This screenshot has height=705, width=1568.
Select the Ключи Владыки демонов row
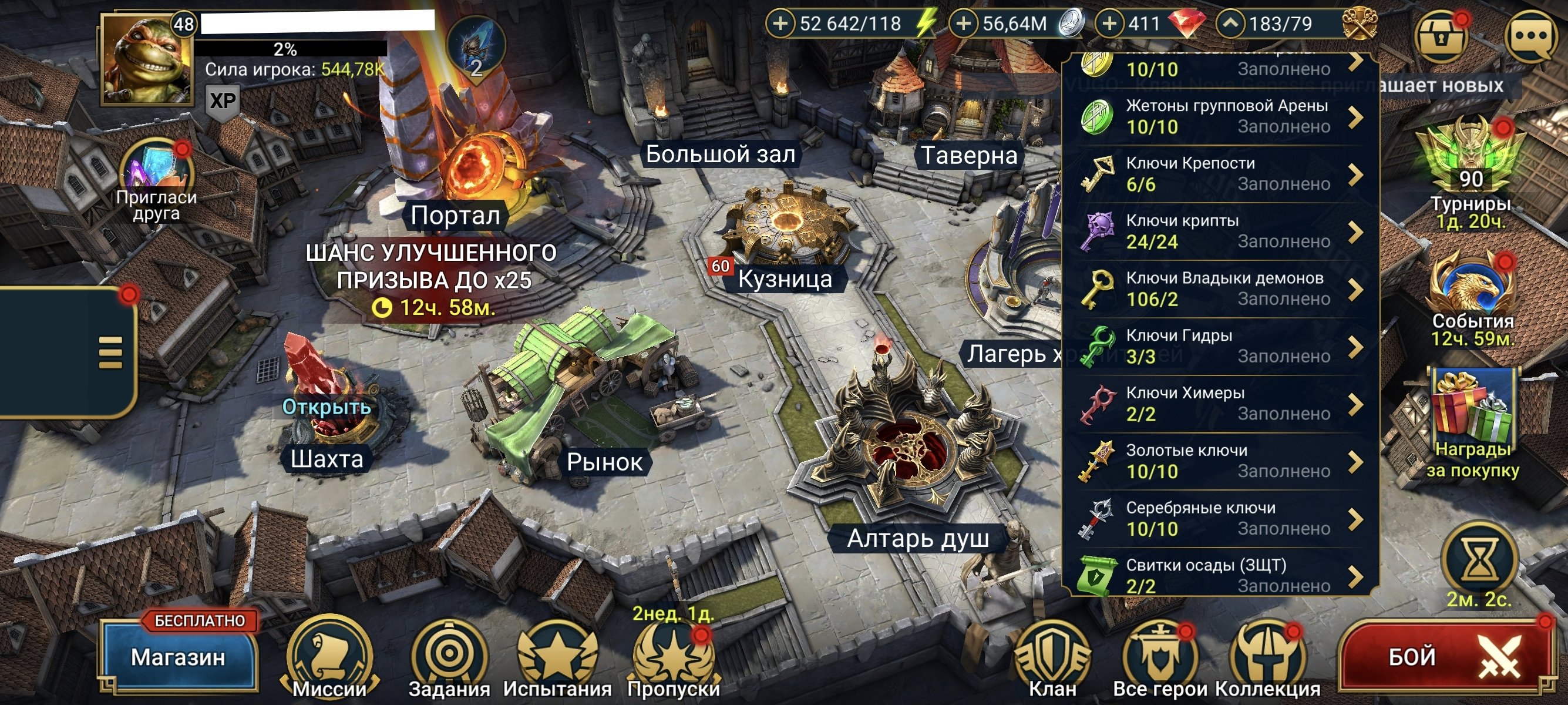1220,289
